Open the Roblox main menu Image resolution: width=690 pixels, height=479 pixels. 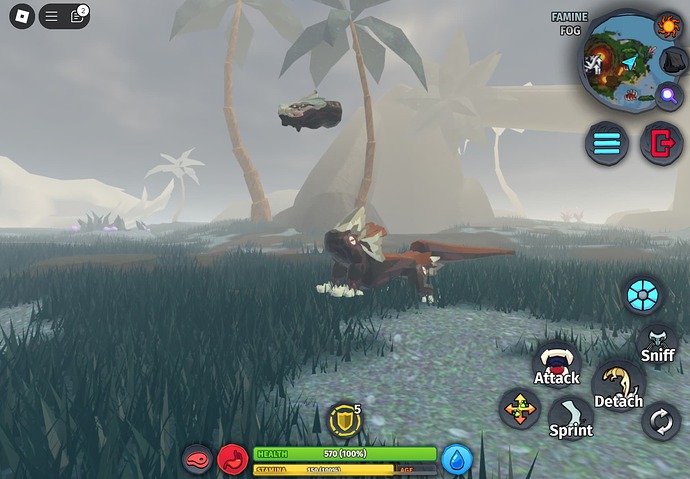pos(21,17)
